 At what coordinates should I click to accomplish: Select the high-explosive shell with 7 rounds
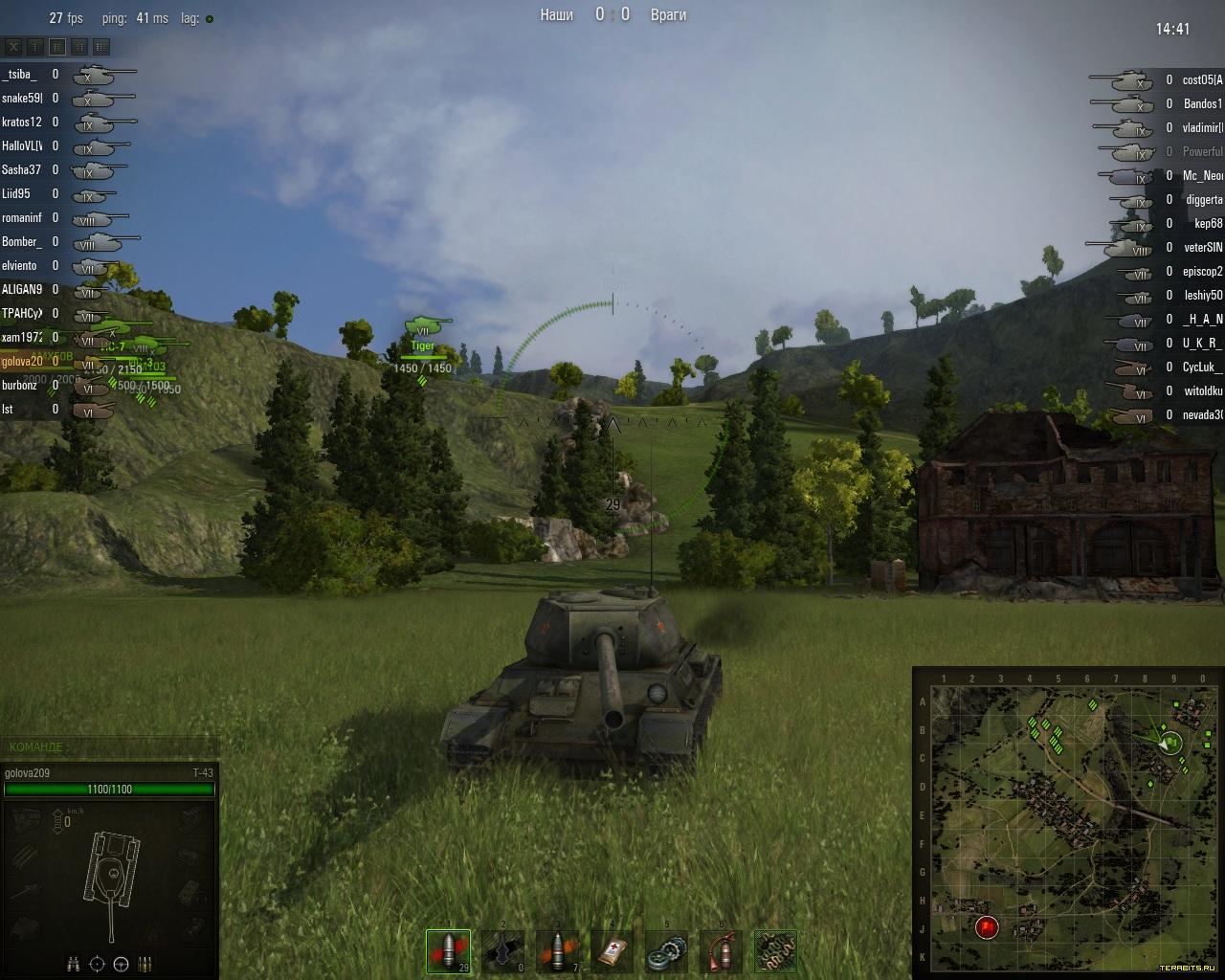tap(558, 951)
